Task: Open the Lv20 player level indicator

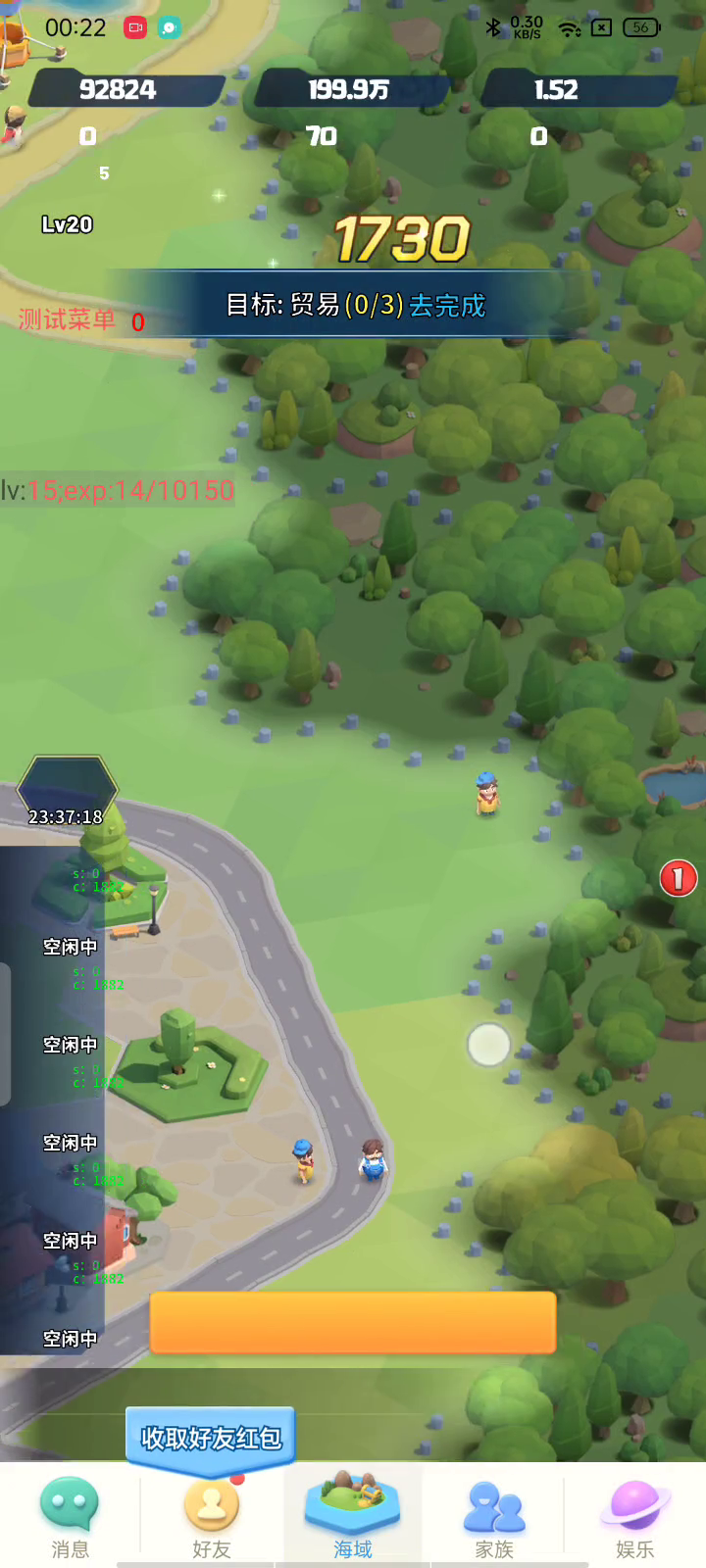Action: [x=67, y=224]
